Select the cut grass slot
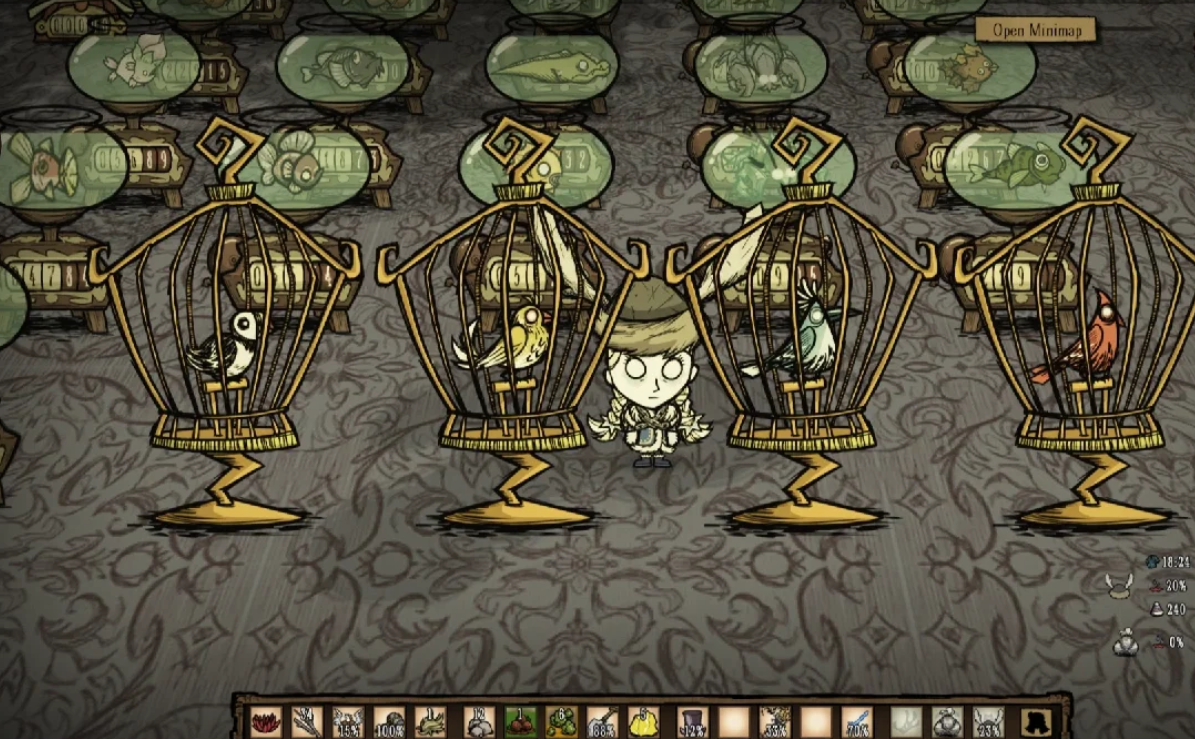Viewport: 1195px width, 739px height. pos(431,718)
